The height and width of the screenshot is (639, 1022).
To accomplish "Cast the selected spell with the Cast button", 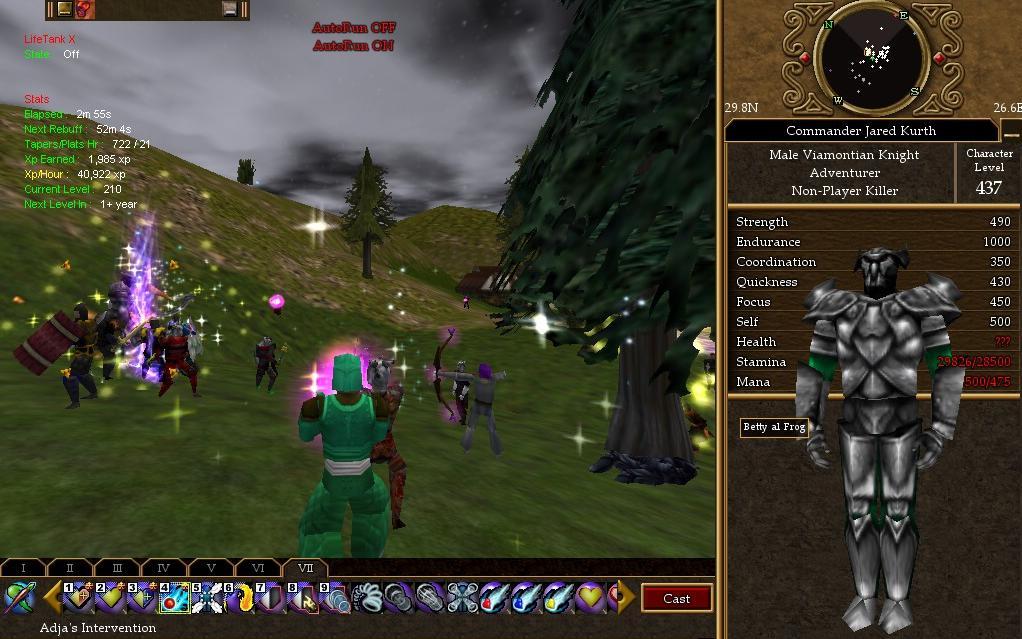I will click(676, 598).
